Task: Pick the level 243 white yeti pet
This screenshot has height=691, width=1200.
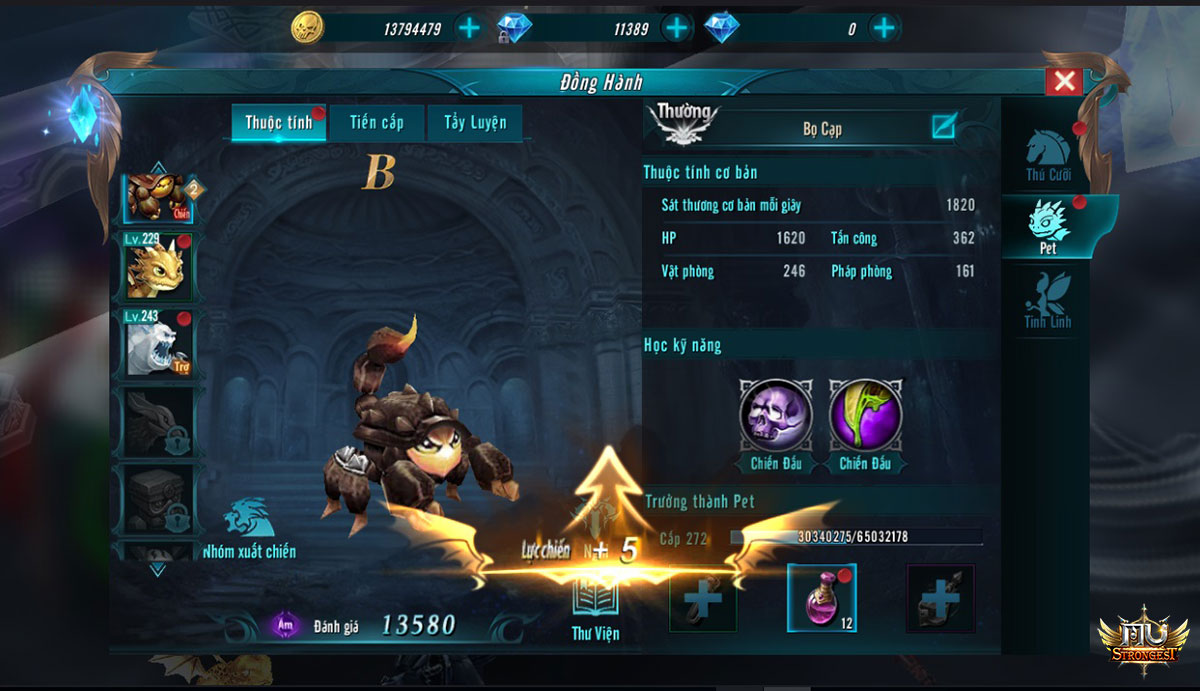Action: [157, 343]
